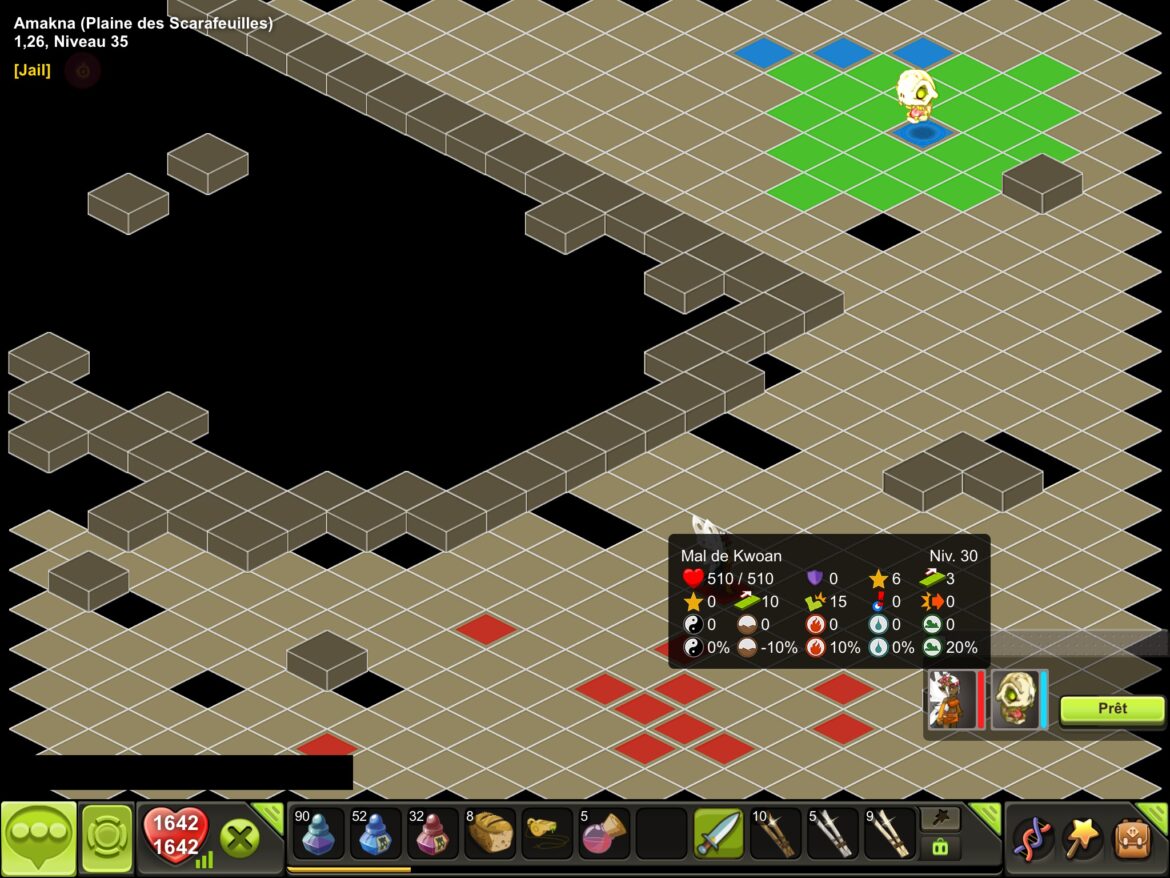
Task: Open the star wand spells menu
Action: (1083, 838)
